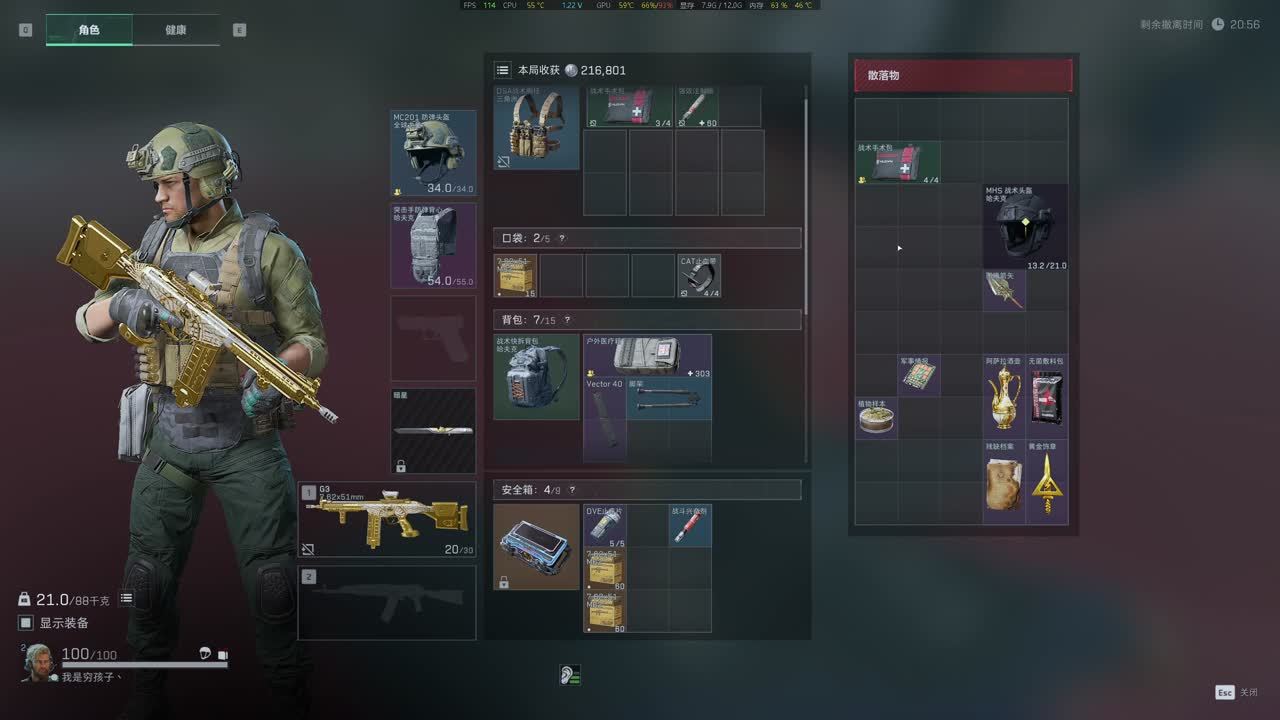The image size is (1280, 720).
Task: Take the tactical surgery kit from loot
Action: (x=898, y=163)
